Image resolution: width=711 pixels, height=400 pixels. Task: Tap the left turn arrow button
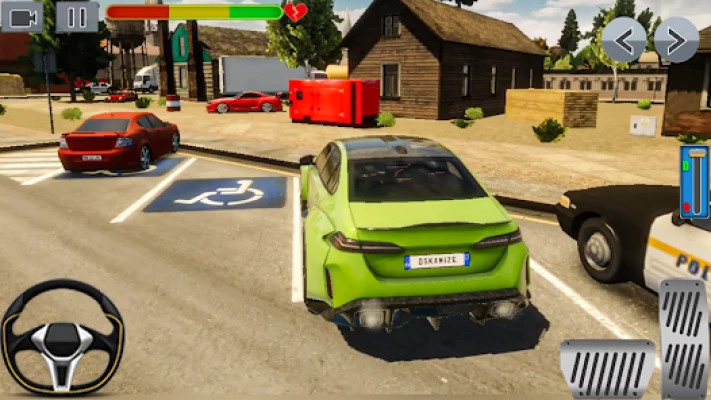point(623,40)
